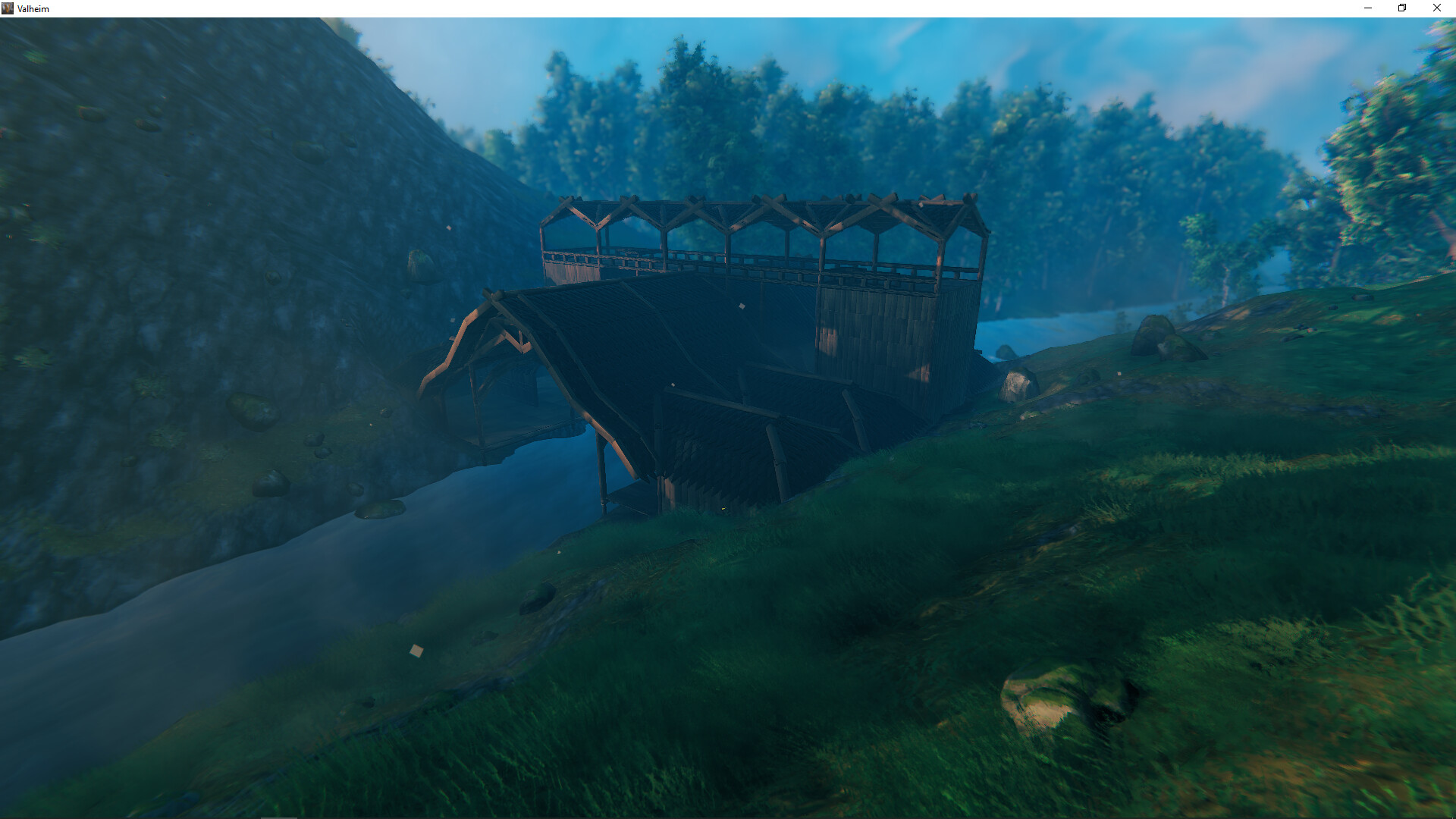Restore down the Valheim window
Image resolution: width=1456 pixels, height=819 pixels.
coord(1401,8)
